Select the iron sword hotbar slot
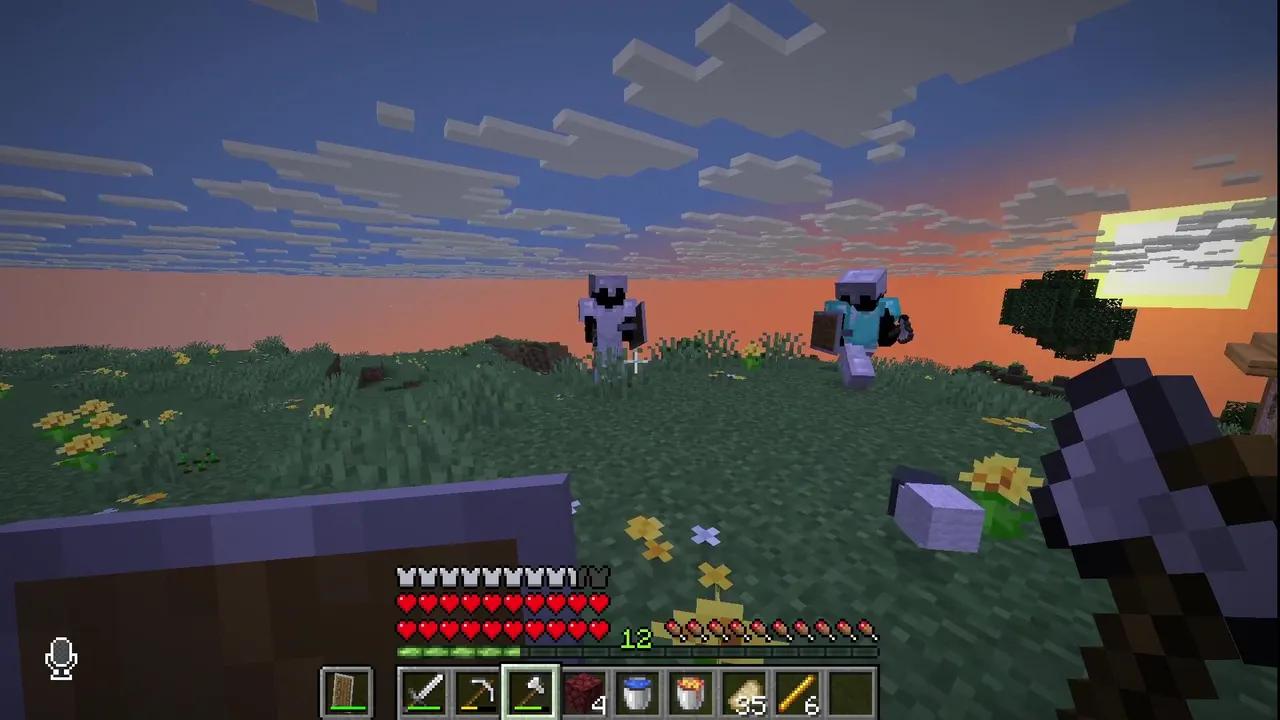The image size is (1280, 720). point(423,690)
